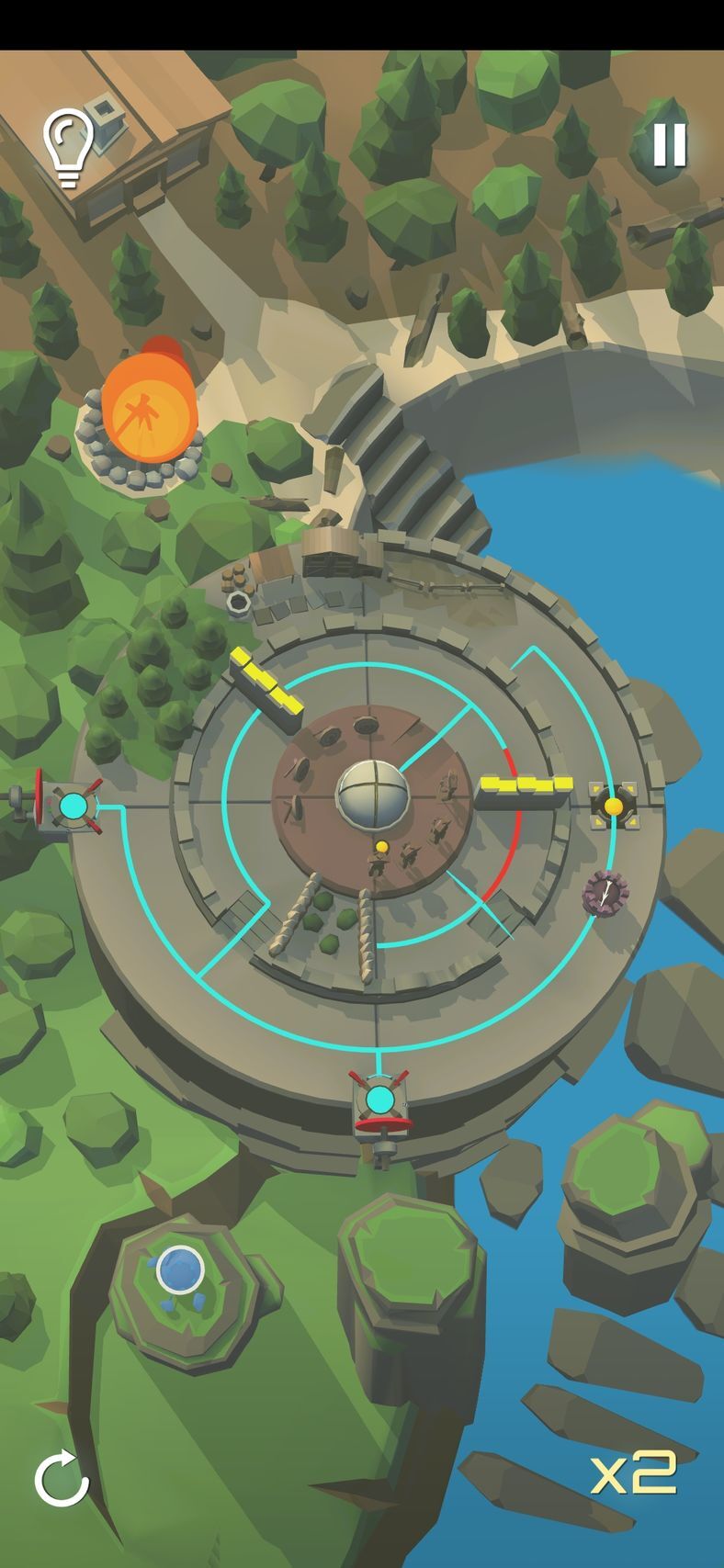Screen dimensions: 724x1568
Task: Restart the level with the circular arrow
Action: click(x=62, y=1478)
